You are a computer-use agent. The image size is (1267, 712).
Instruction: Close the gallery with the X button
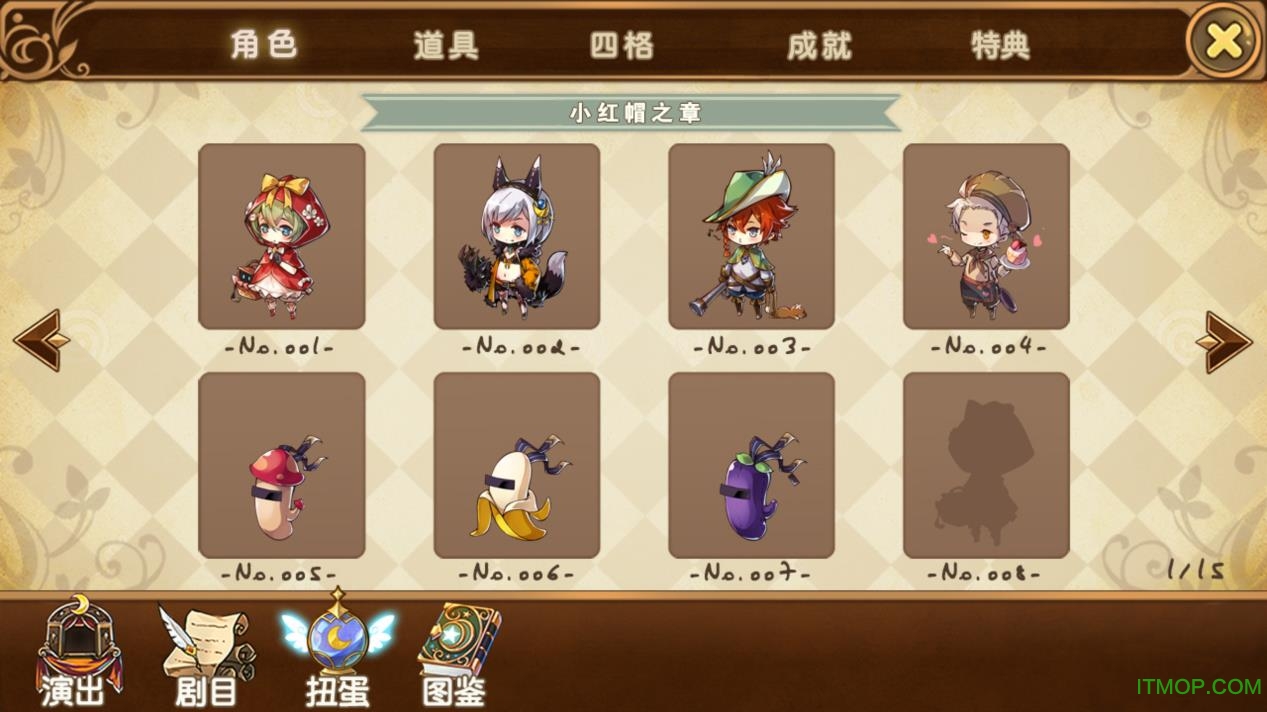pos(1224,41)
